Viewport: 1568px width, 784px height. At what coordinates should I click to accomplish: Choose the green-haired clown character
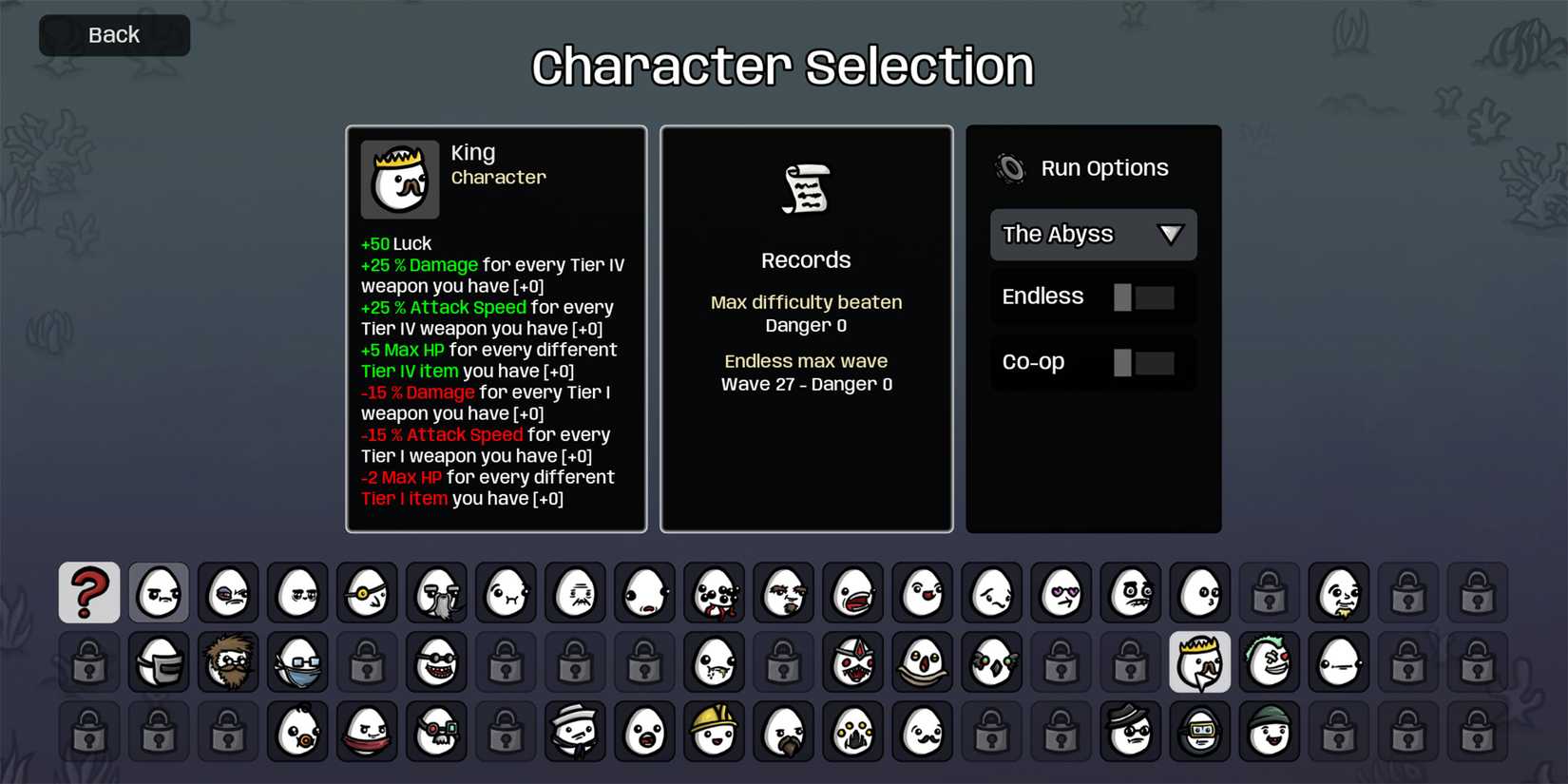click(x=1269, y=662)
